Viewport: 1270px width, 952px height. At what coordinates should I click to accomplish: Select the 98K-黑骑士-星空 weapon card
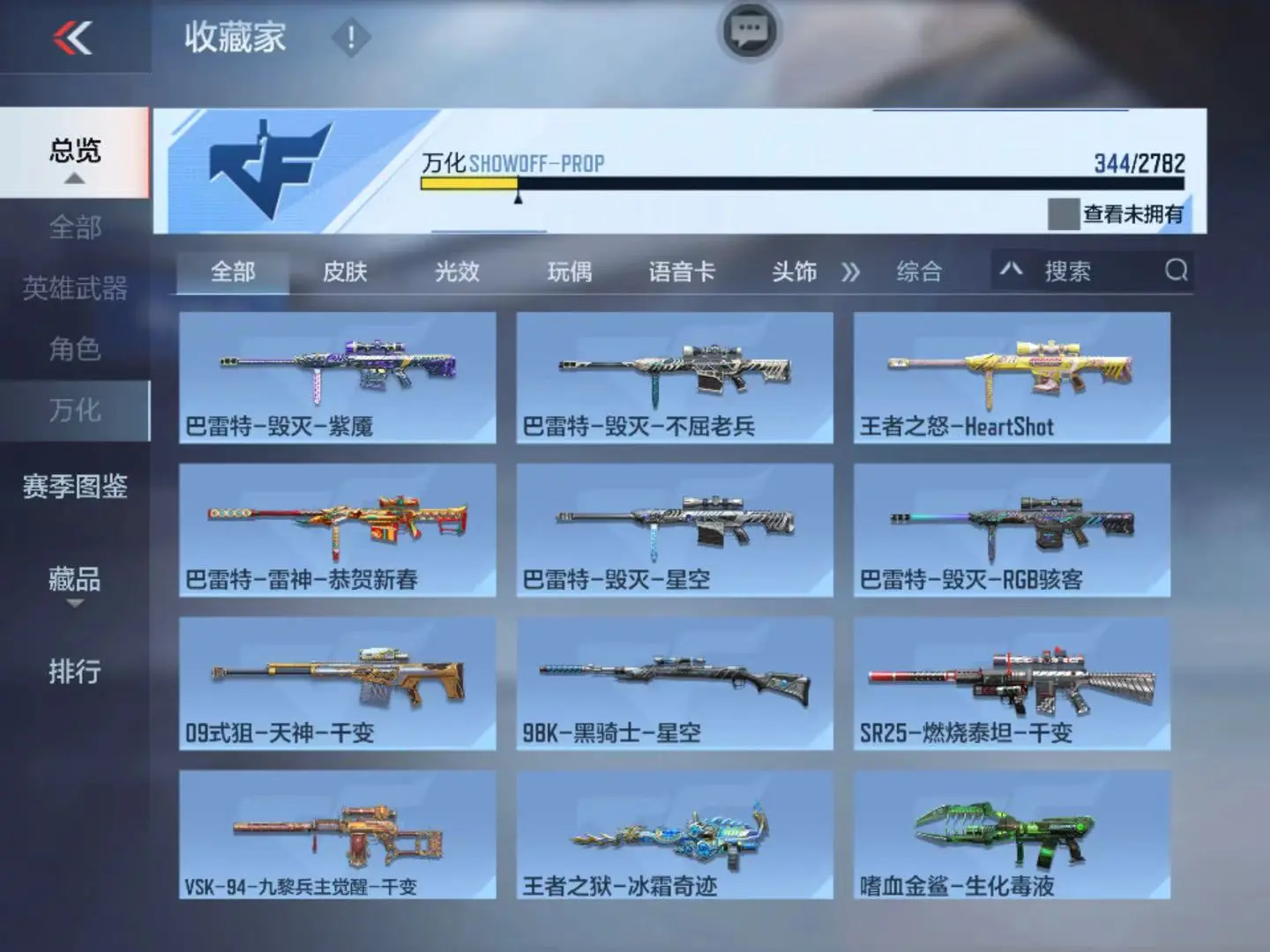[675, 683]
